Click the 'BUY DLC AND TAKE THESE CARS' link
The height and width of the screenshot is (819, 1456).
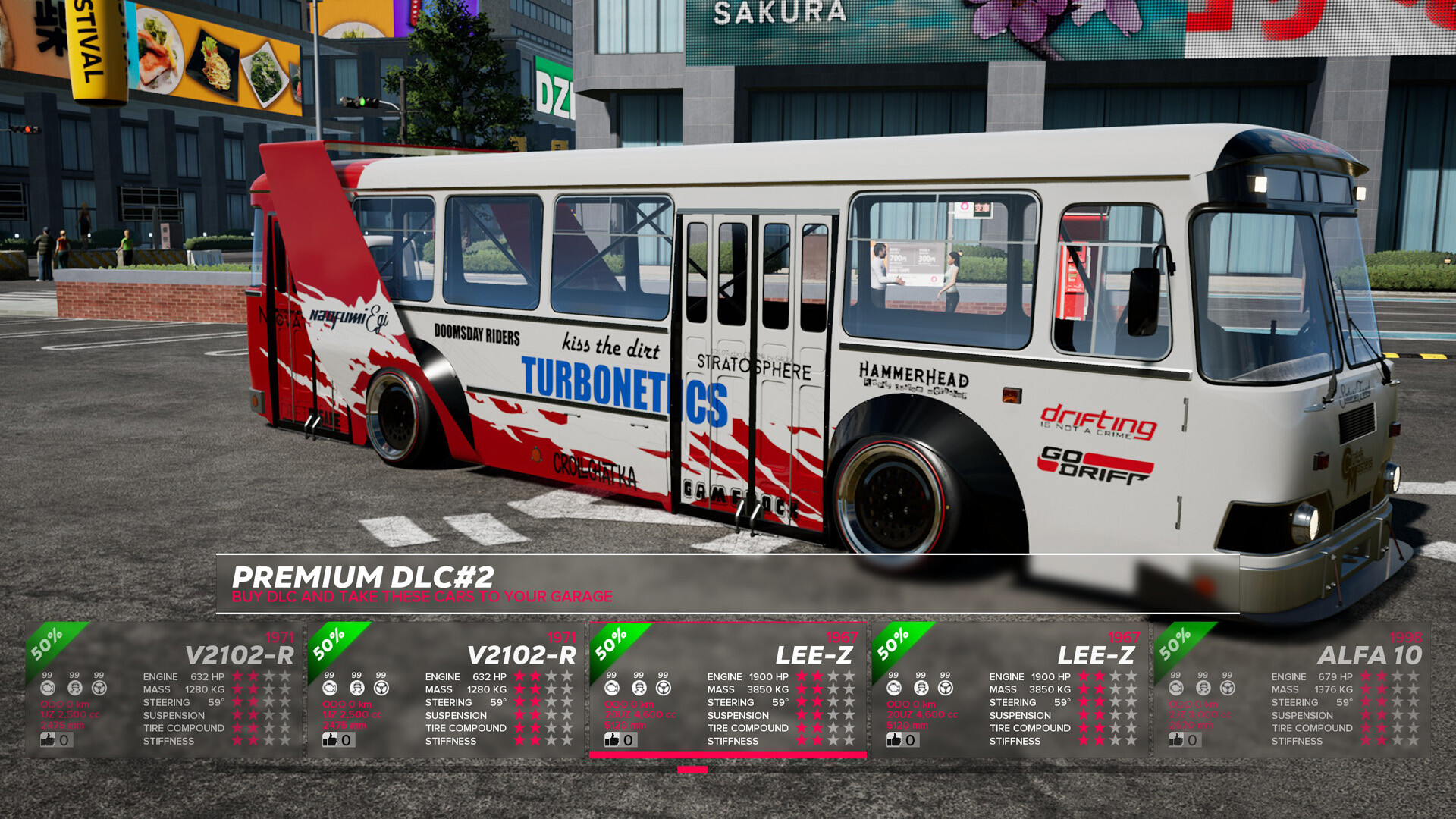(422, 597)
